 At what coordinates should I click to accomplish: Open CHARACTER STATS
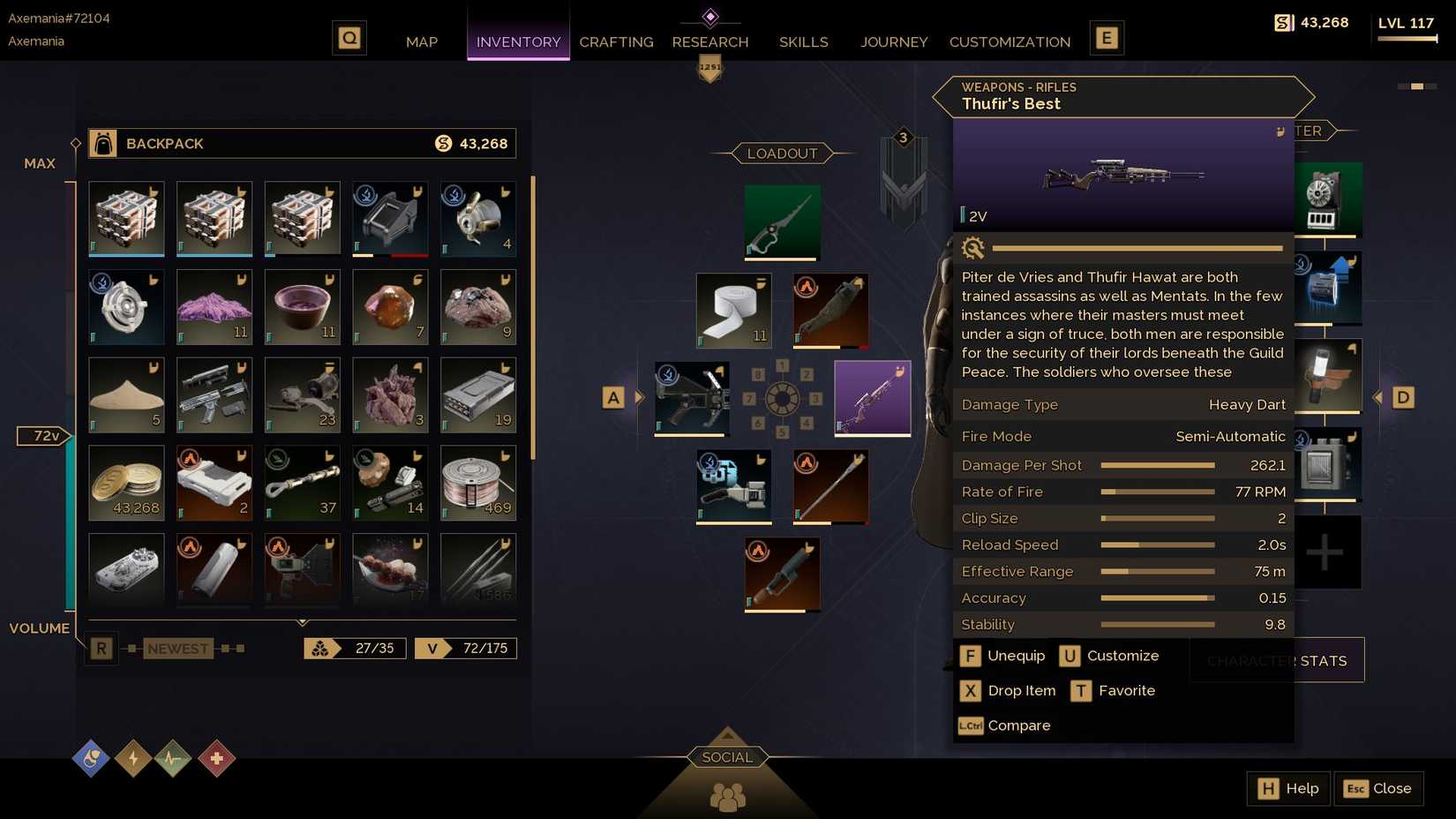pos(1278,660)
